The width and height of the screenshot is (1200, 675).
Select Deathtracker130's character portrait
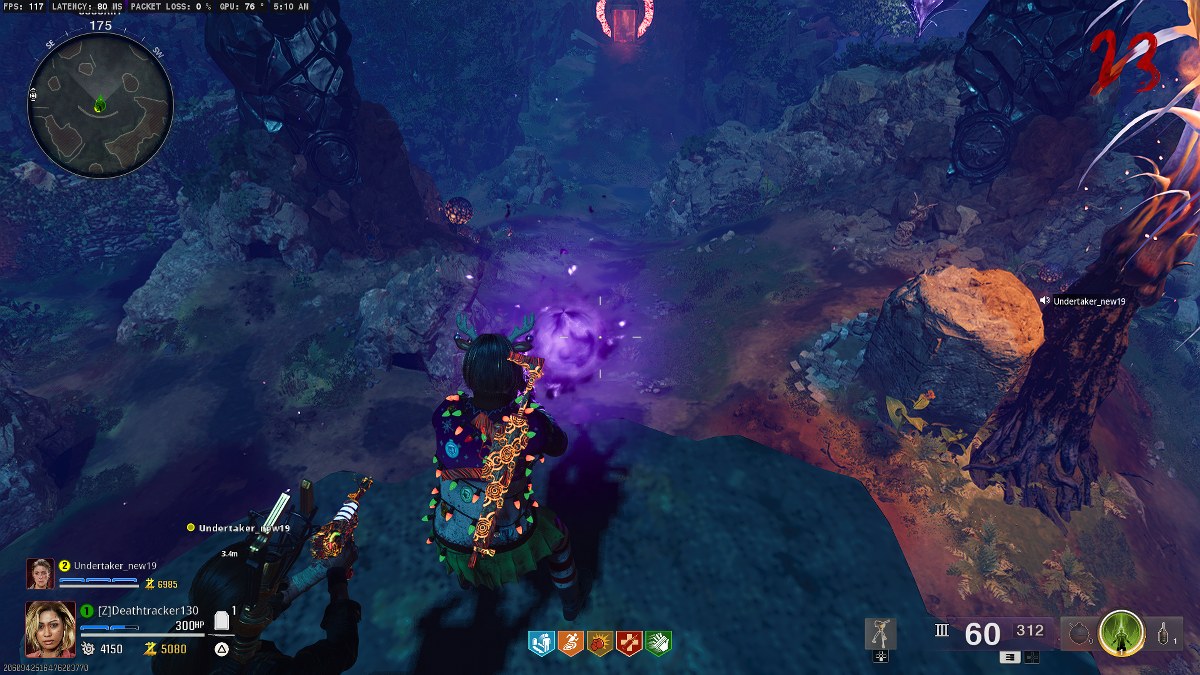coord(50,629)
